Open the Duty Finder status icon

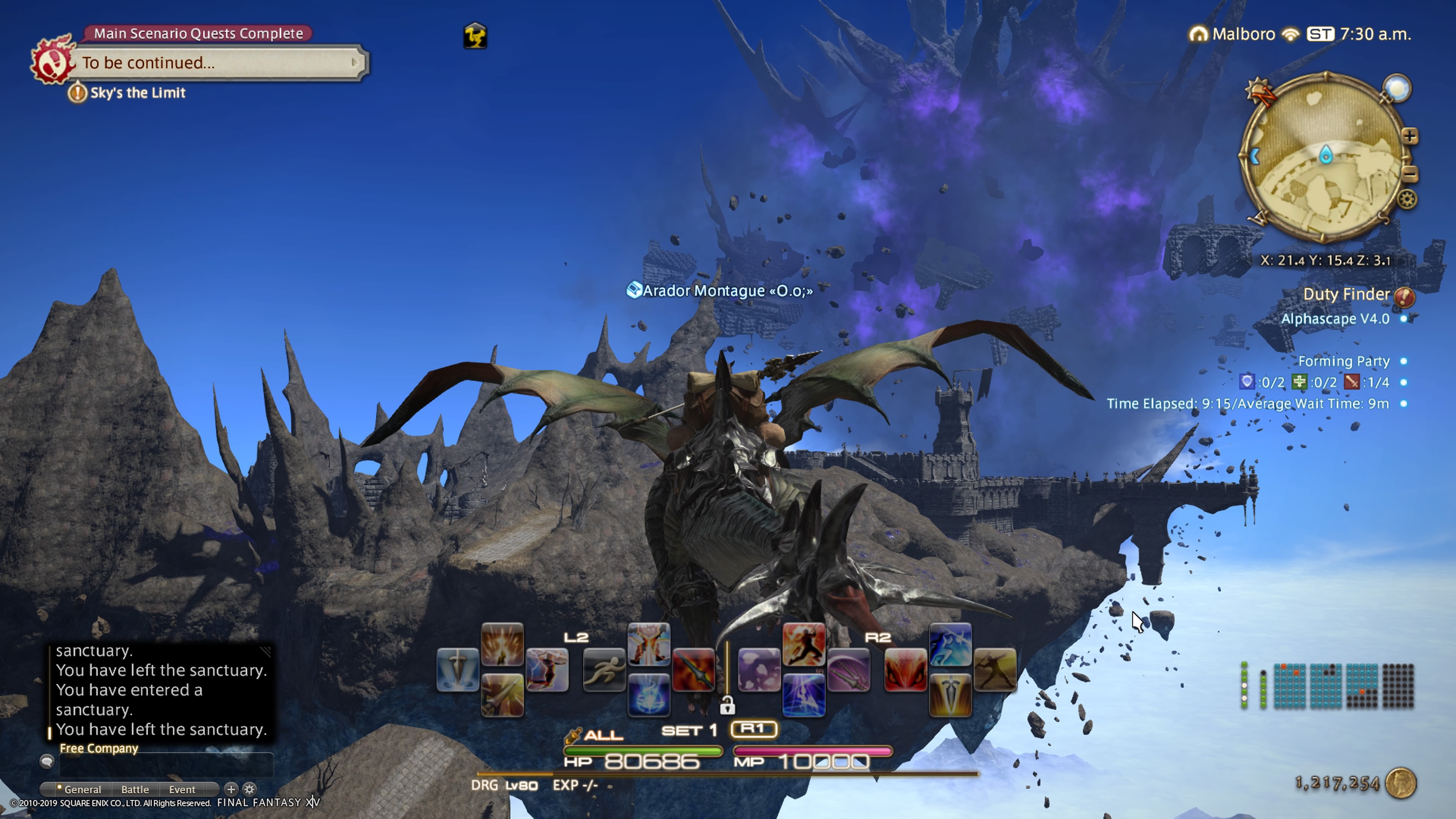click(1404, 296)
